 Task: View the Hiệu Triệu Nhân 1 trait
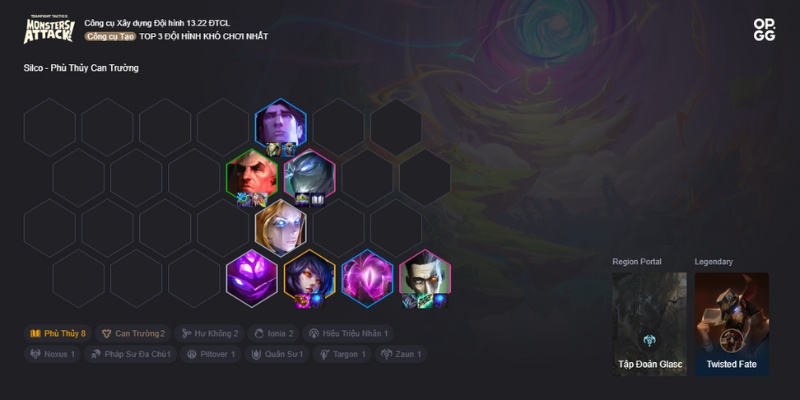[349, 333]
